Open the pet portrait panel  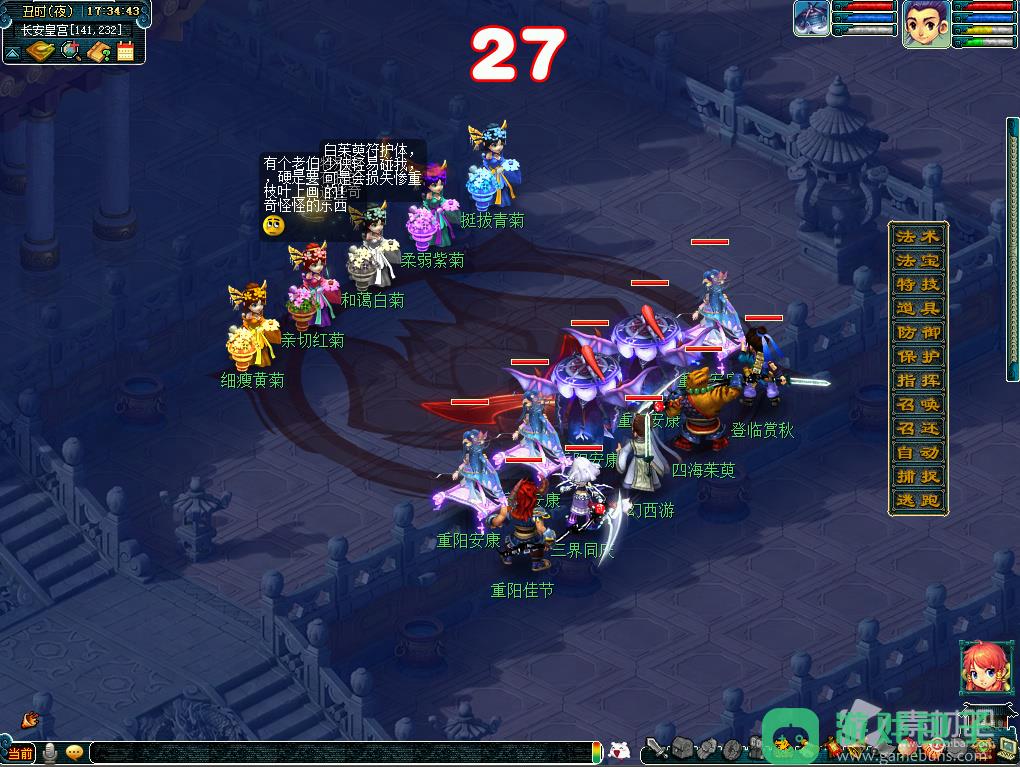[811, 19]
